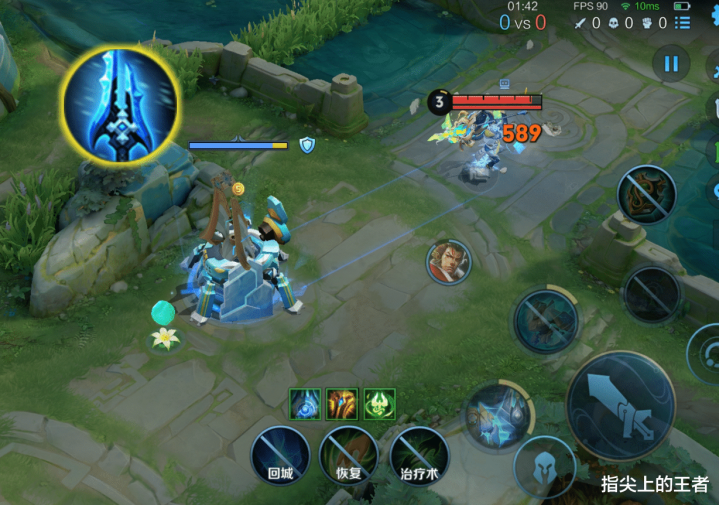Image resolution: width=719 pixels, height=505 pixels.
Task: Cast the 治疗术 heal spell
Action: (x=419, y=456)
